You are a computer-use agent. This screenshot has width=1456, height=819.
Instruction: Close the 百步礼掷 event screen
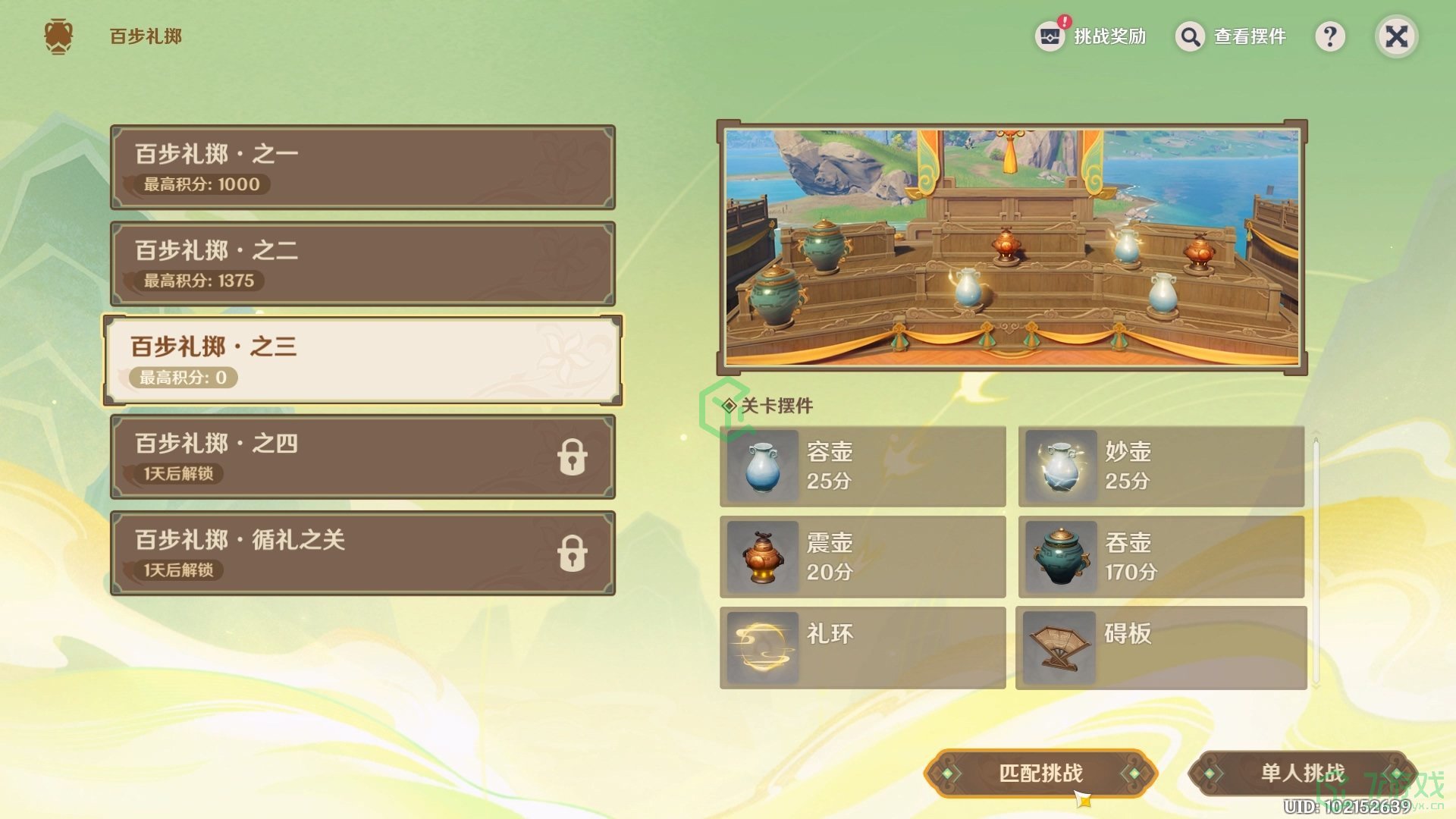click(1396, 36)
